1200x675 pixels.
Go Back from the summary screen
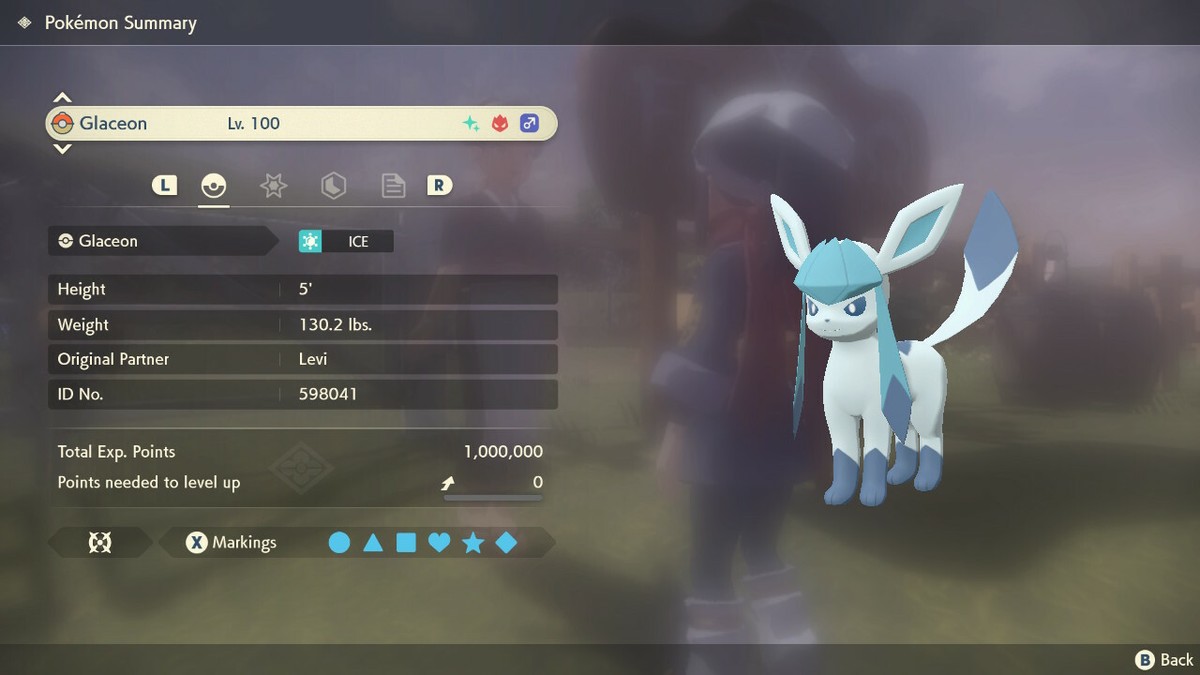(1165, 659)
